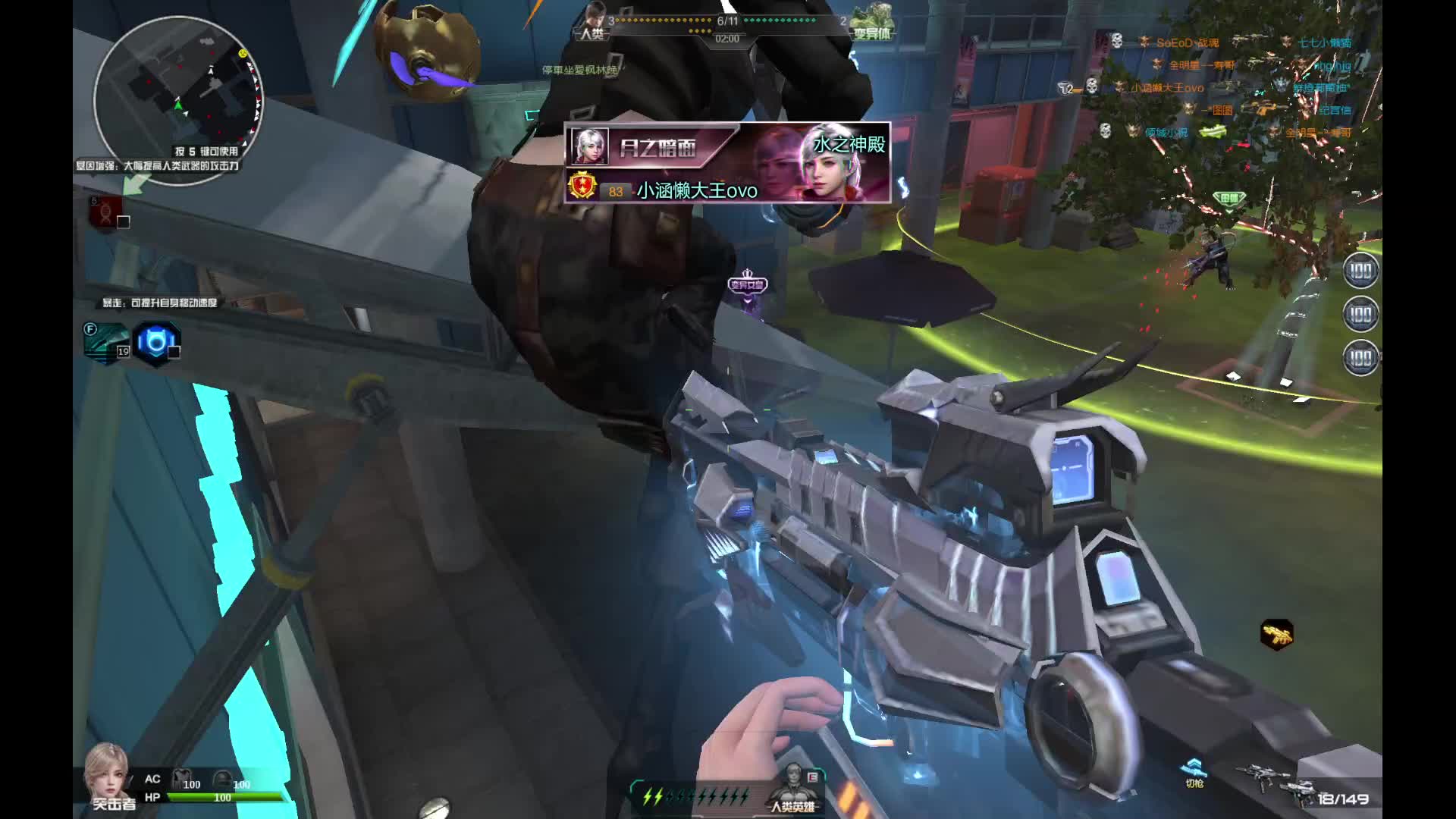Click the 变异体 mutant team icon

click(872, 21)
